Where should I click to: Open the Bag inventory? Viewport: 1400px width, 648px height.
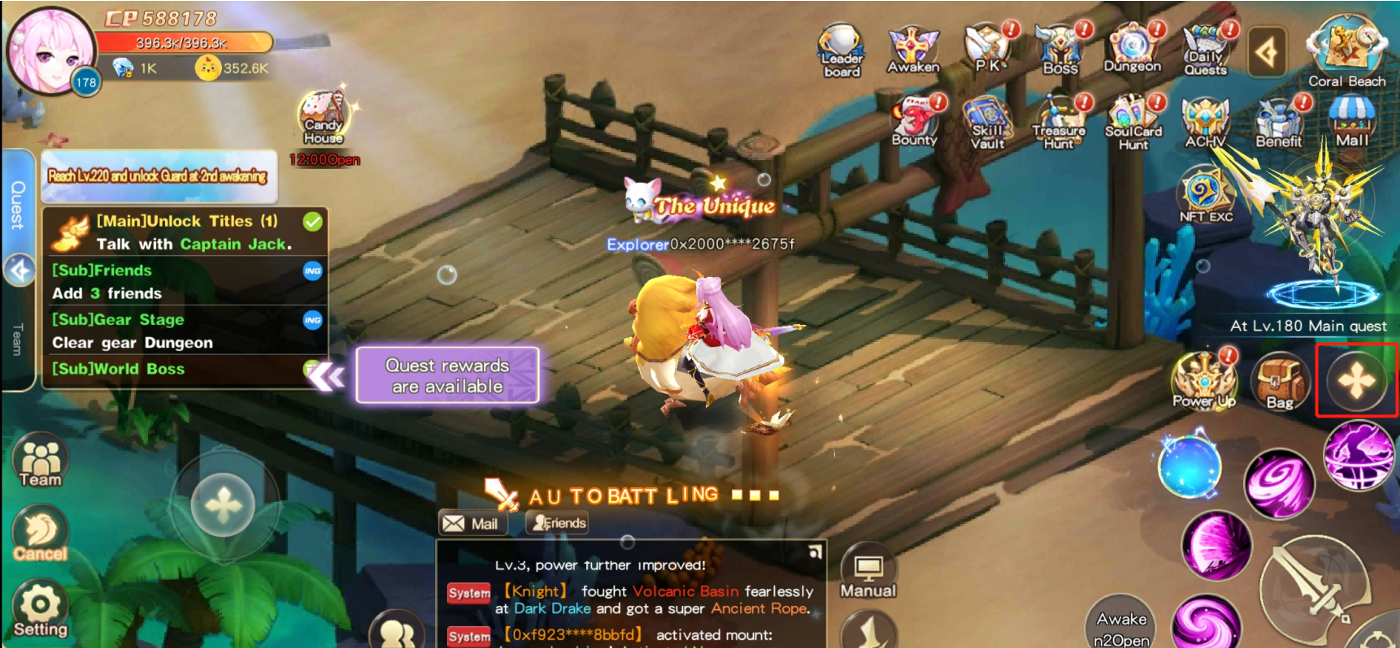pyautogui.click(x=1279, y=381)
